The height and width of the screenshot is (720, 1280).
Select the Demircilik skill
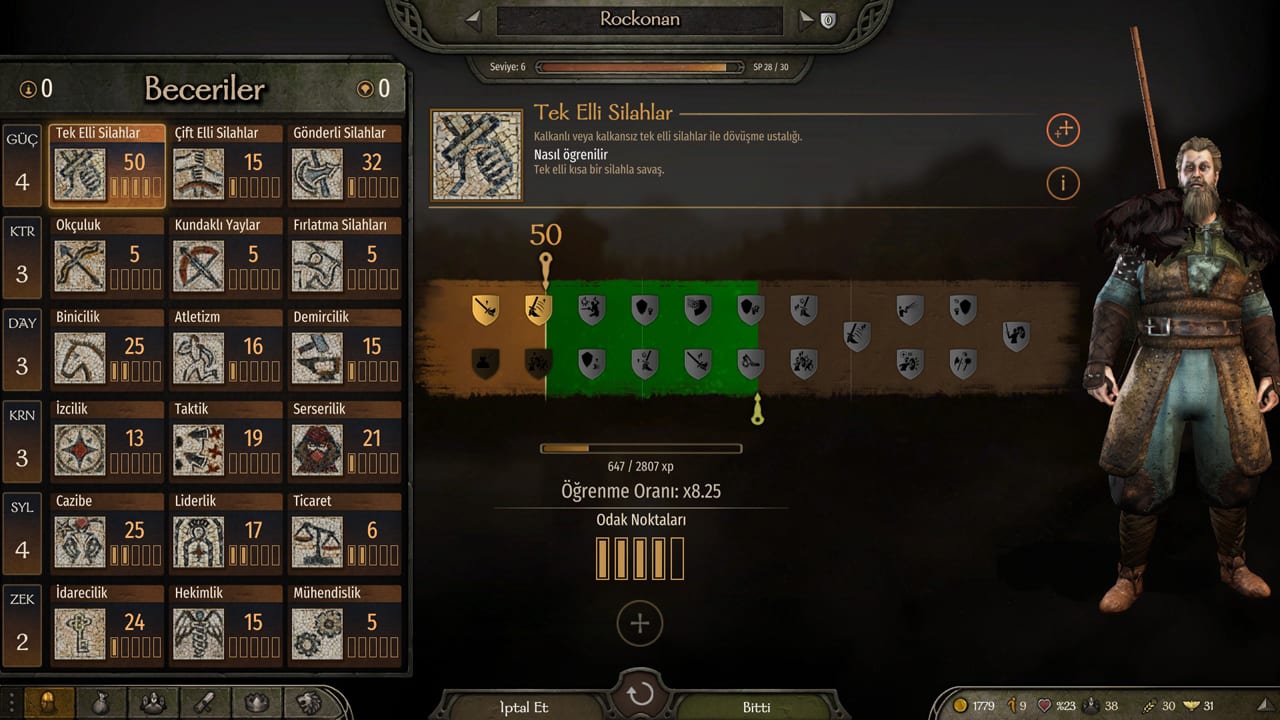pos(345,350)
